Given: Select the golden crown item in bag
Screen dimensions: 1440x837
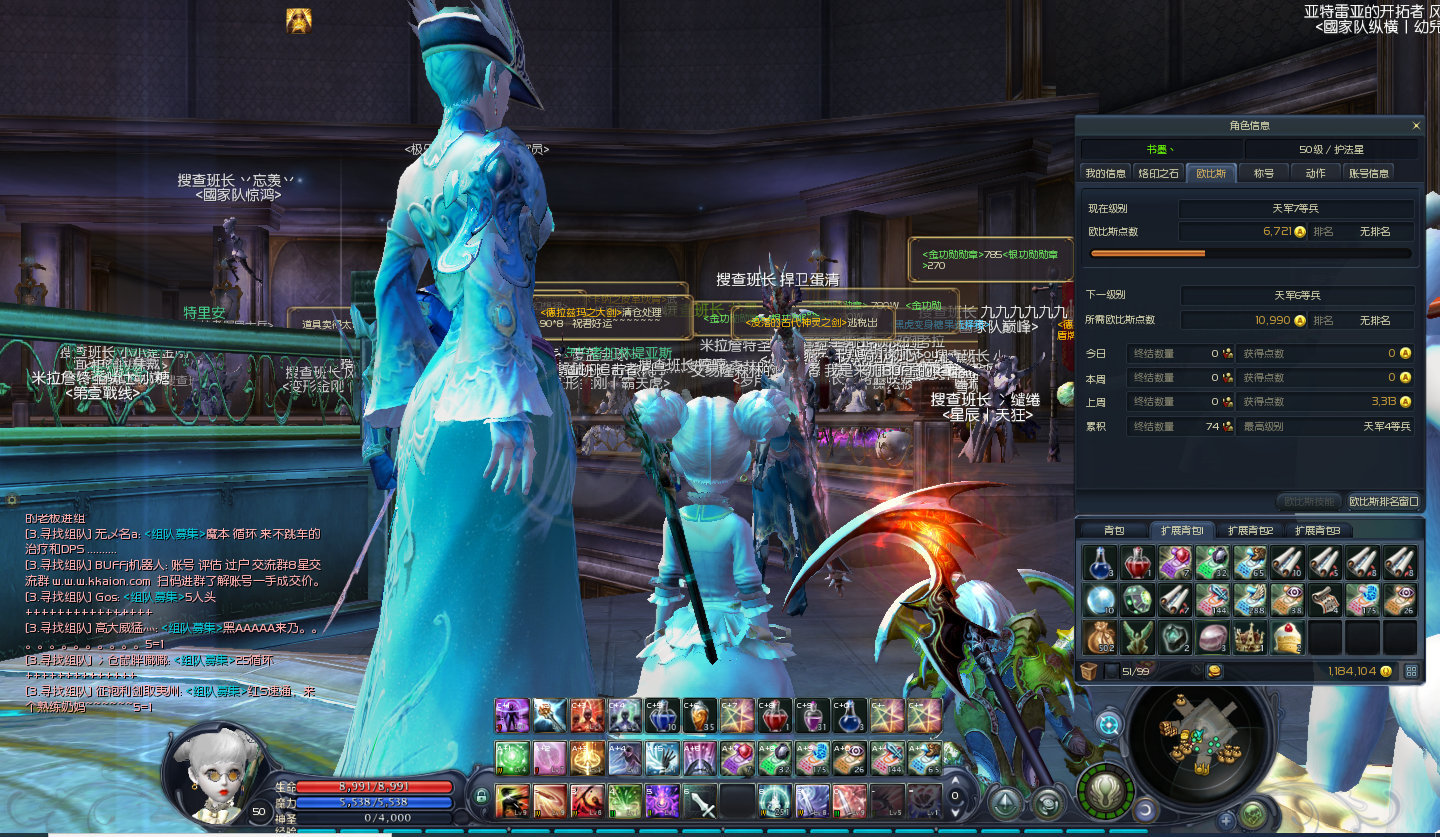Looking at the screenshot, I should point(1249,636).
